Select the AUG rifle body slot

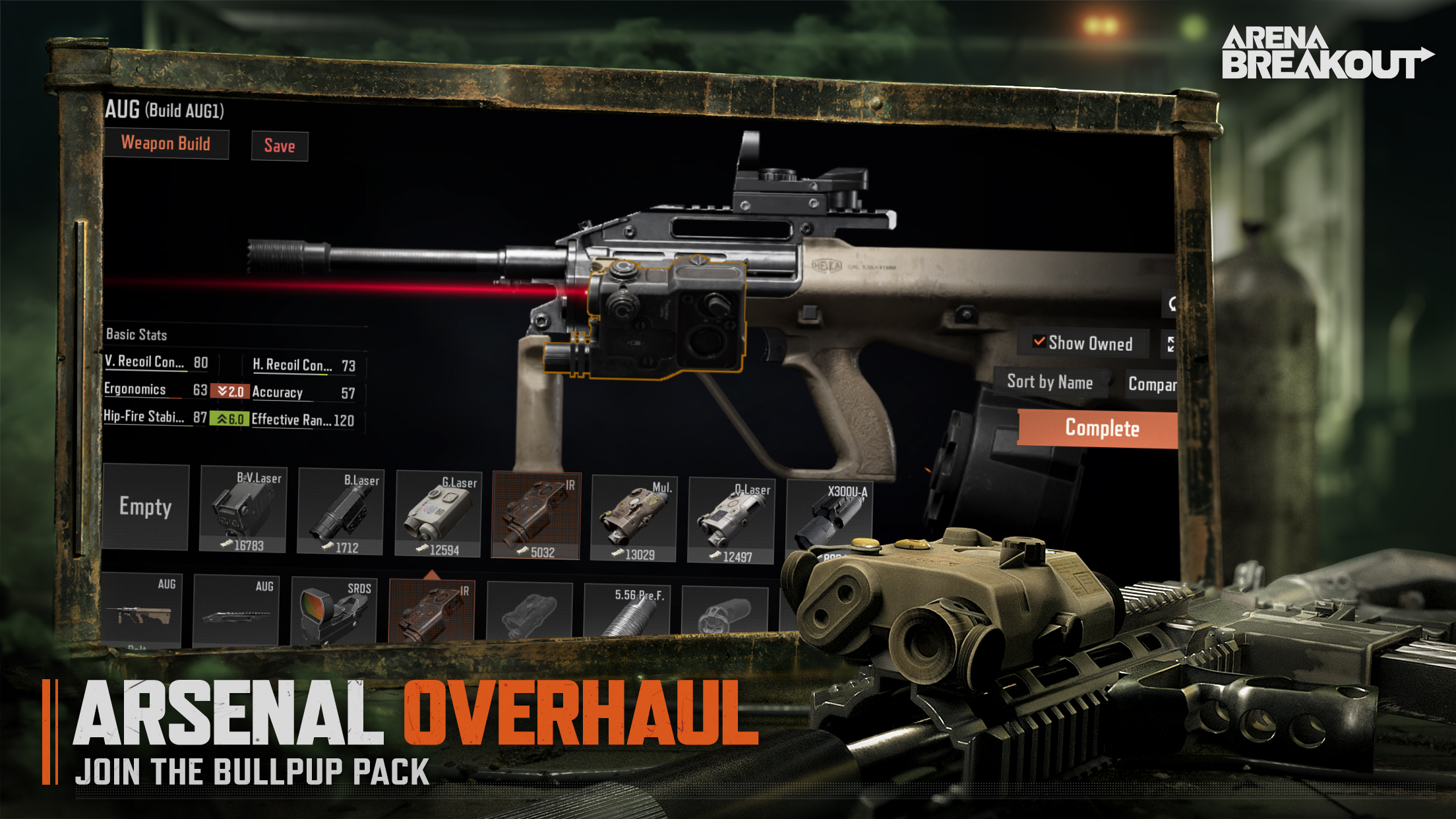click(x=140, y=609)
